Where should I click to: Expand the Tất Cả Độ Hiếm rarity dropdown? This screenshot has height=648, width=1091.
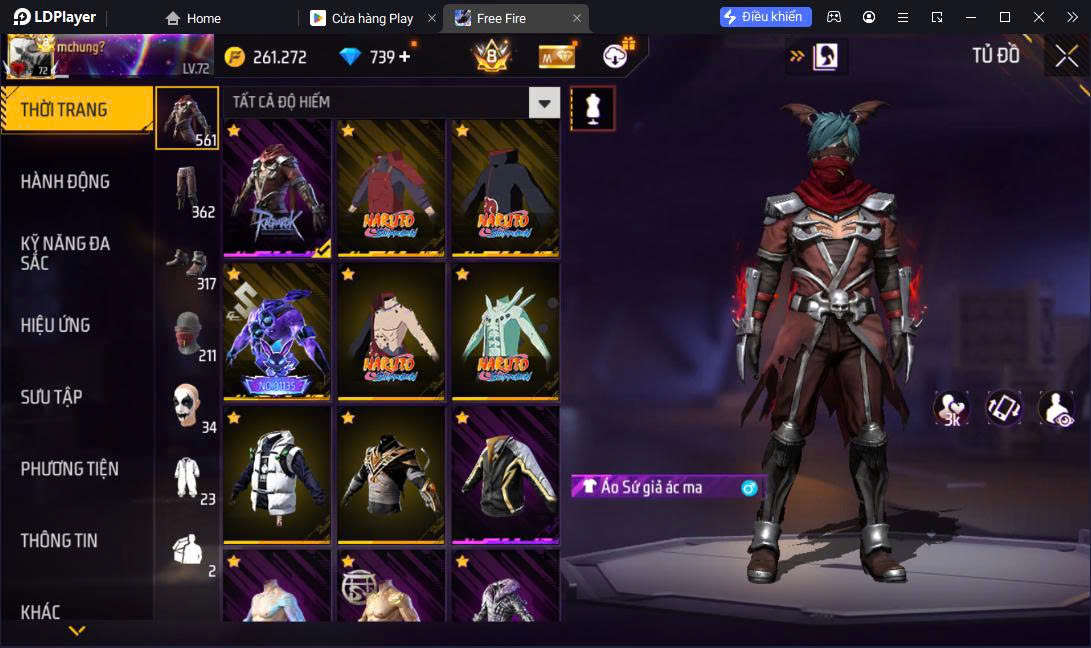click(x=544, y=102)
